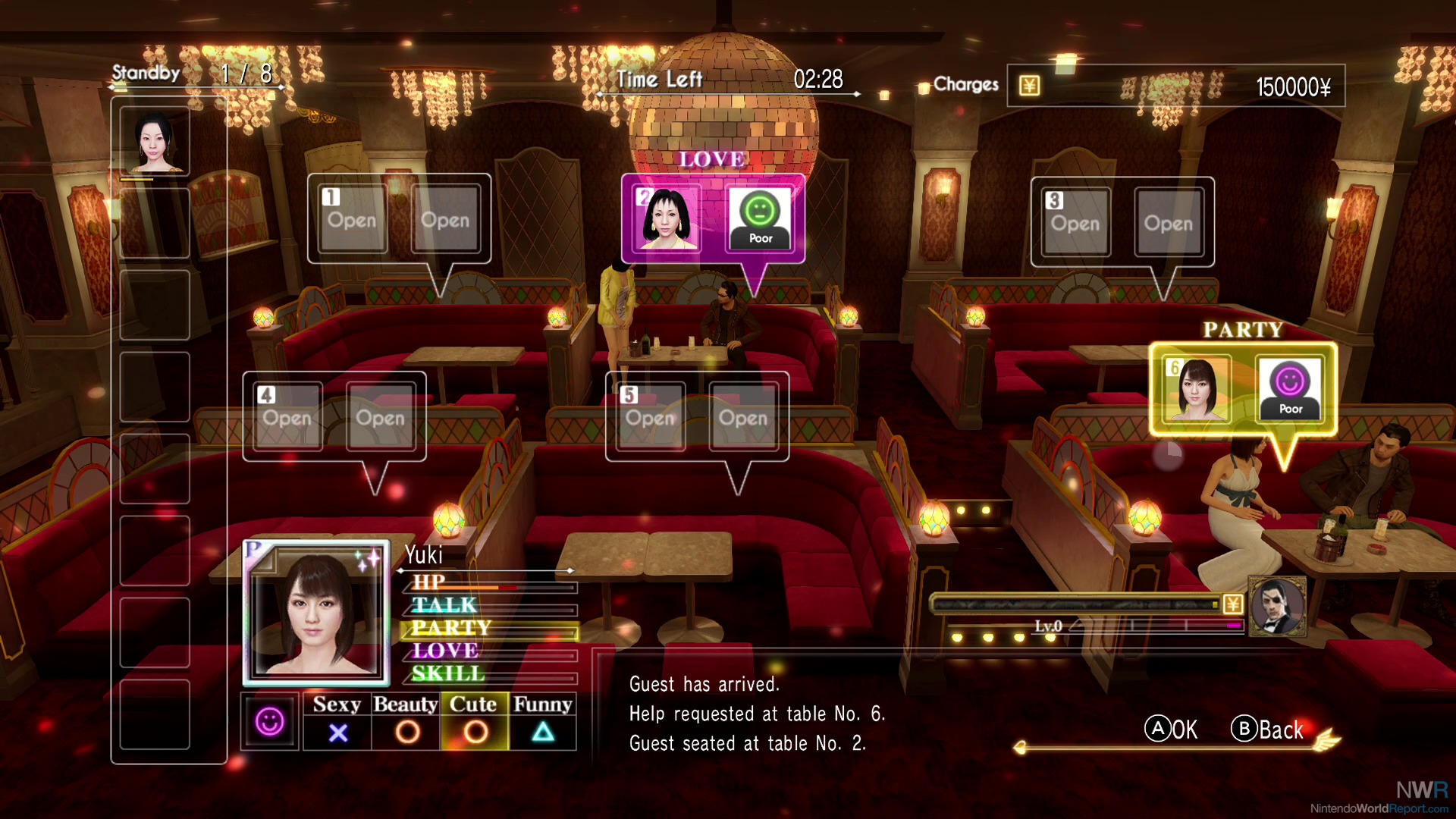This screenshot has width=1456, height=819.
Task: Click the Poor mood icon in the PARTY bubble
Action: [1291, 388]
